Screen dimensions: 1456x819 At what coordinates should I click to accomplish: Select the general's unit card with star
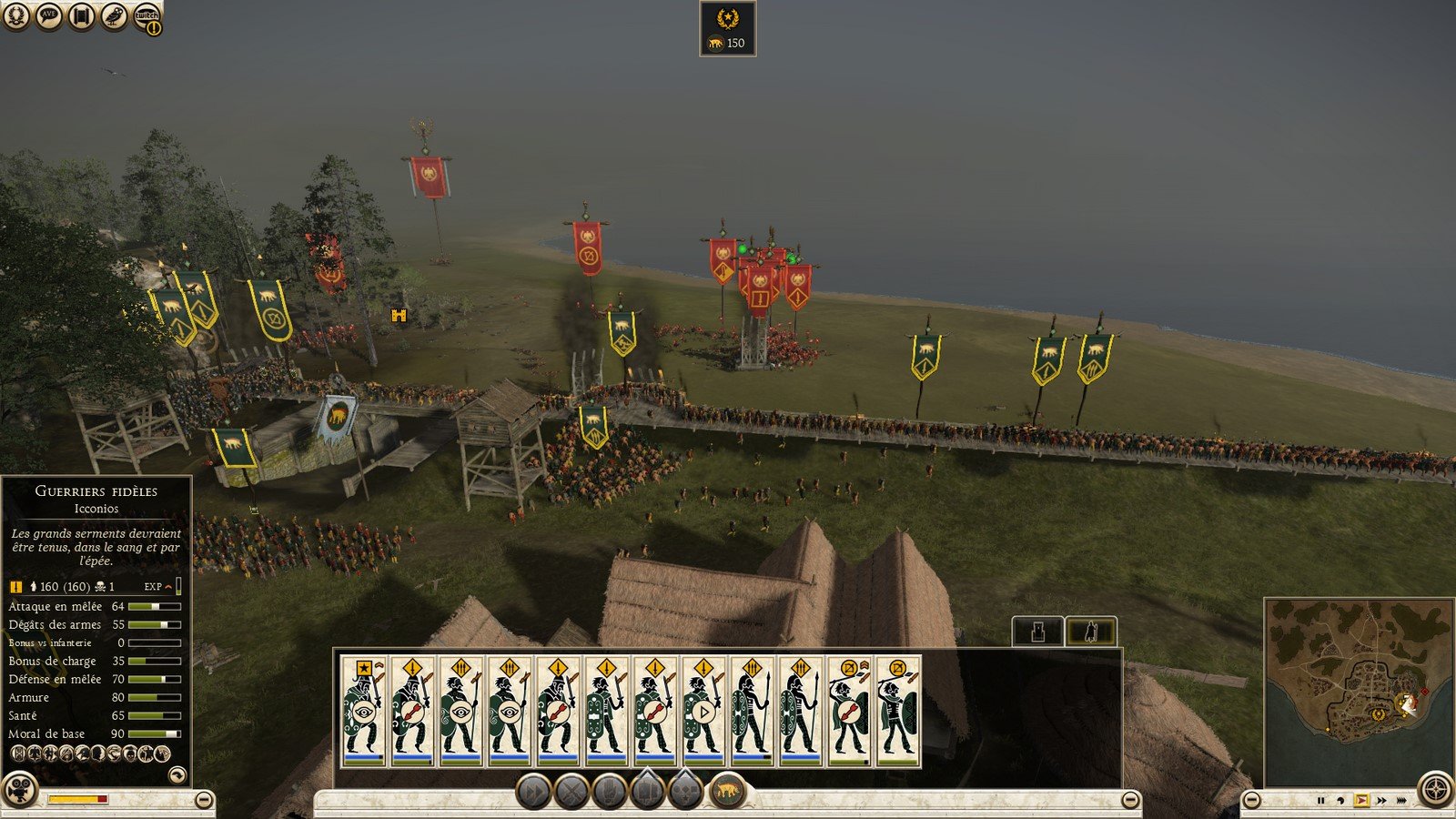pos(364,711)
